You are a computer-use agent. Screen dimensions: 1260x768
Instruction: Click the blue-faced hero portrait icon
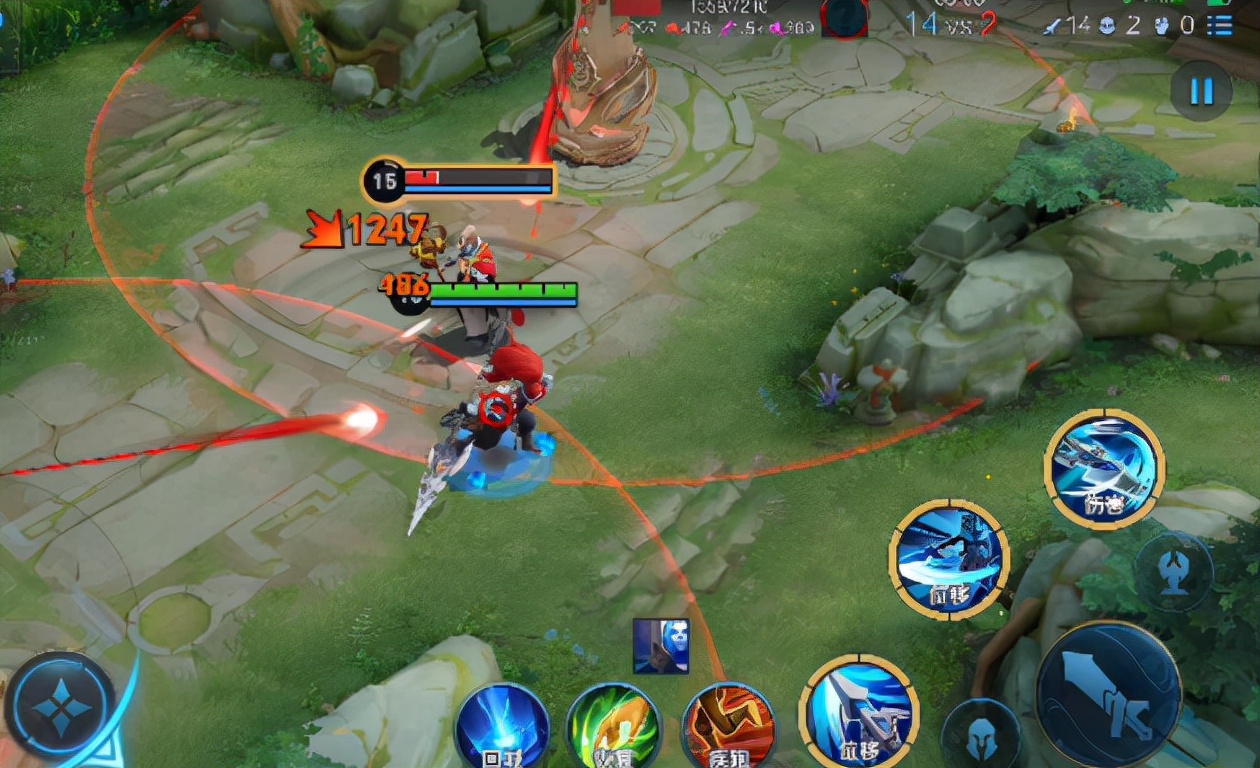point(661,645)
